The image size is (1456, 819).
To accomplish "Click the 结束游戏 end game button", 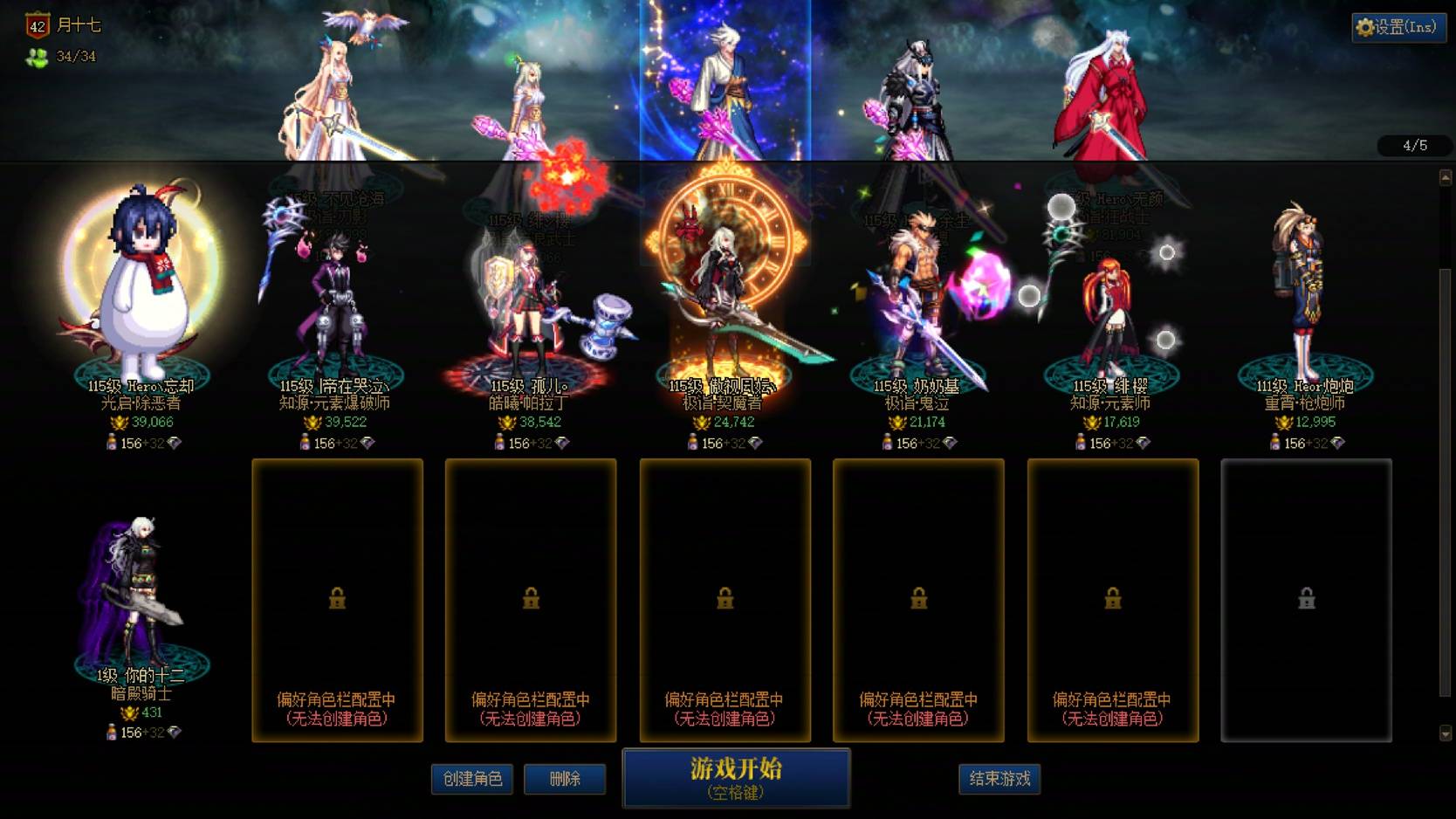I will tap(998, 780).
